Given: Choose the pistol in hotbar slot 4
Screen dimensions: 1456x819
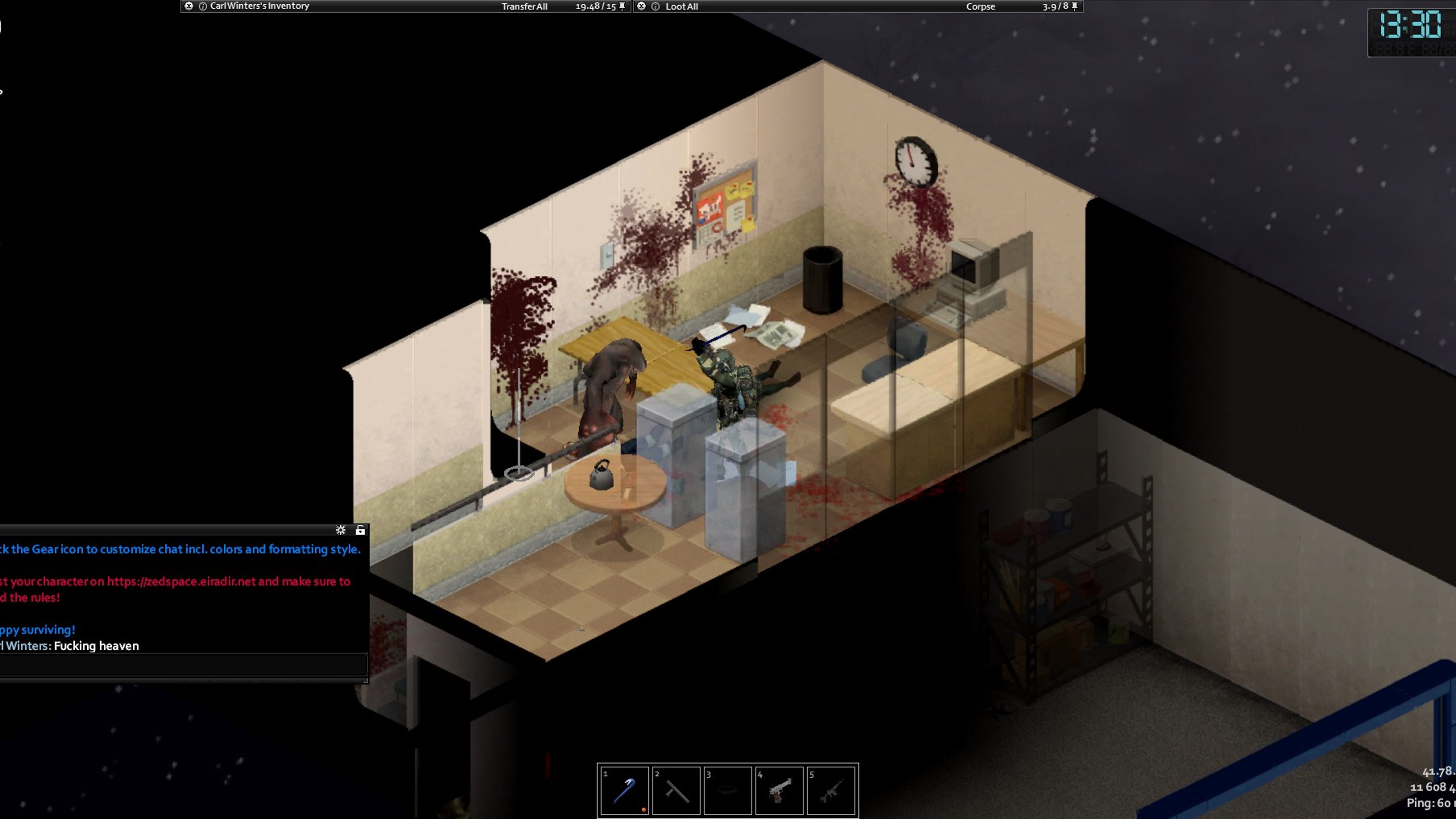Looking at the screenshot, I should click(779, 790).
